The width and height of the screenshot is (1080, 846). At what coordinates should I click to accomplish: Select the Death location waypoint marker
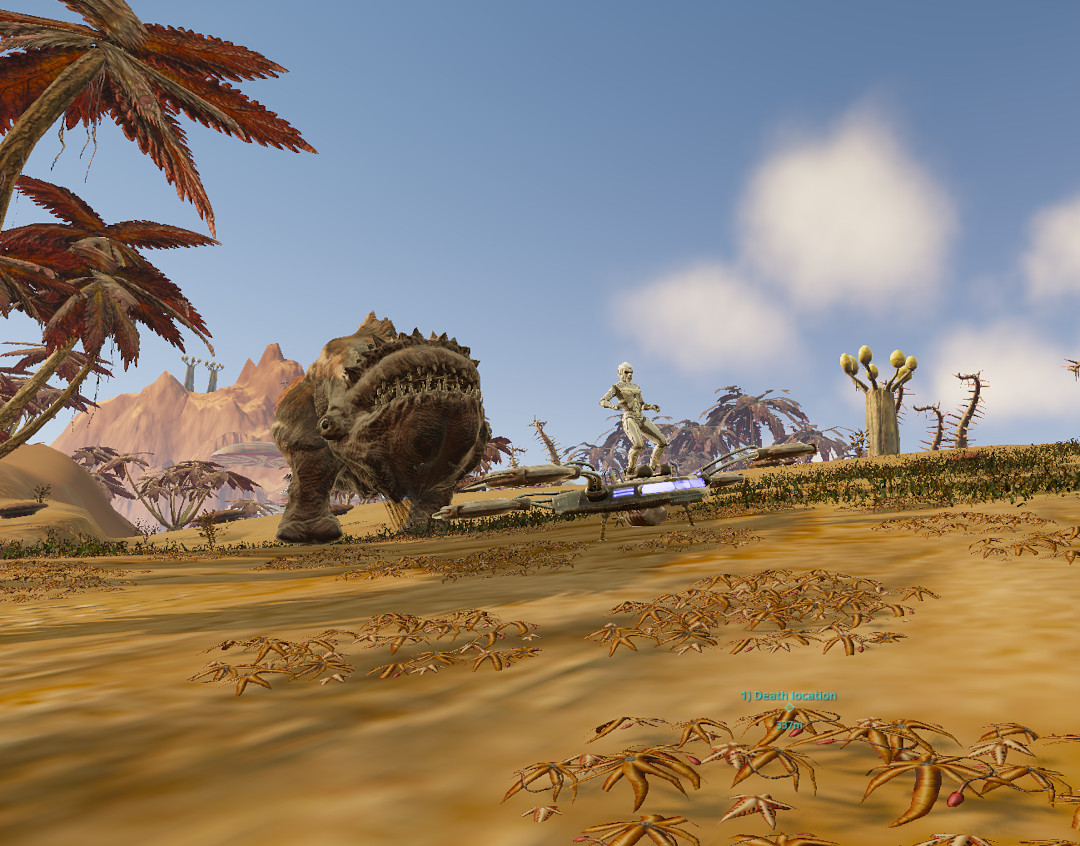789,708
